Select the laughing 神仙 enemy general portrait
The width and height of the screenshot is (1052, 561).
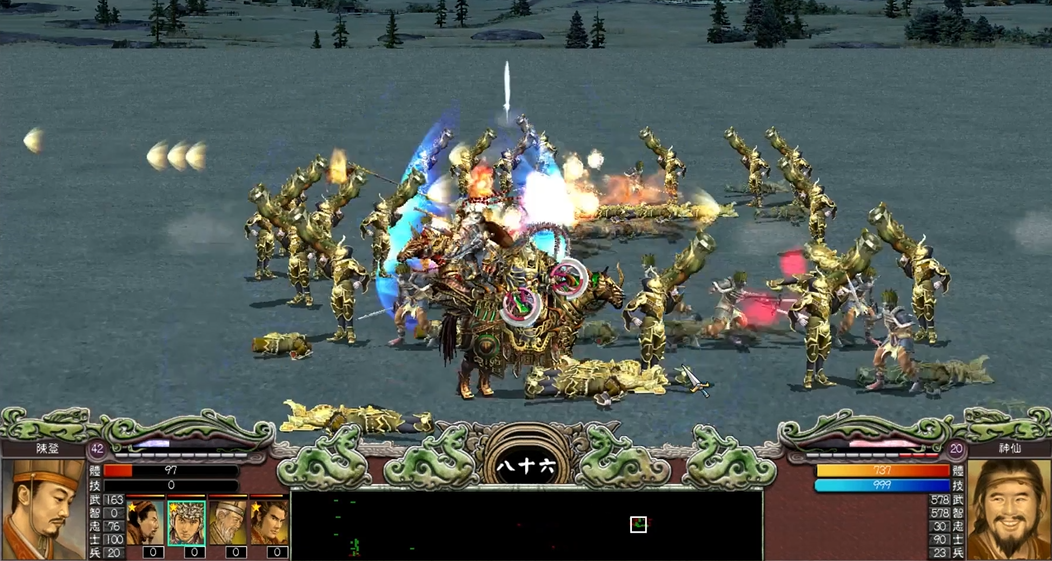coord(1008,509)
